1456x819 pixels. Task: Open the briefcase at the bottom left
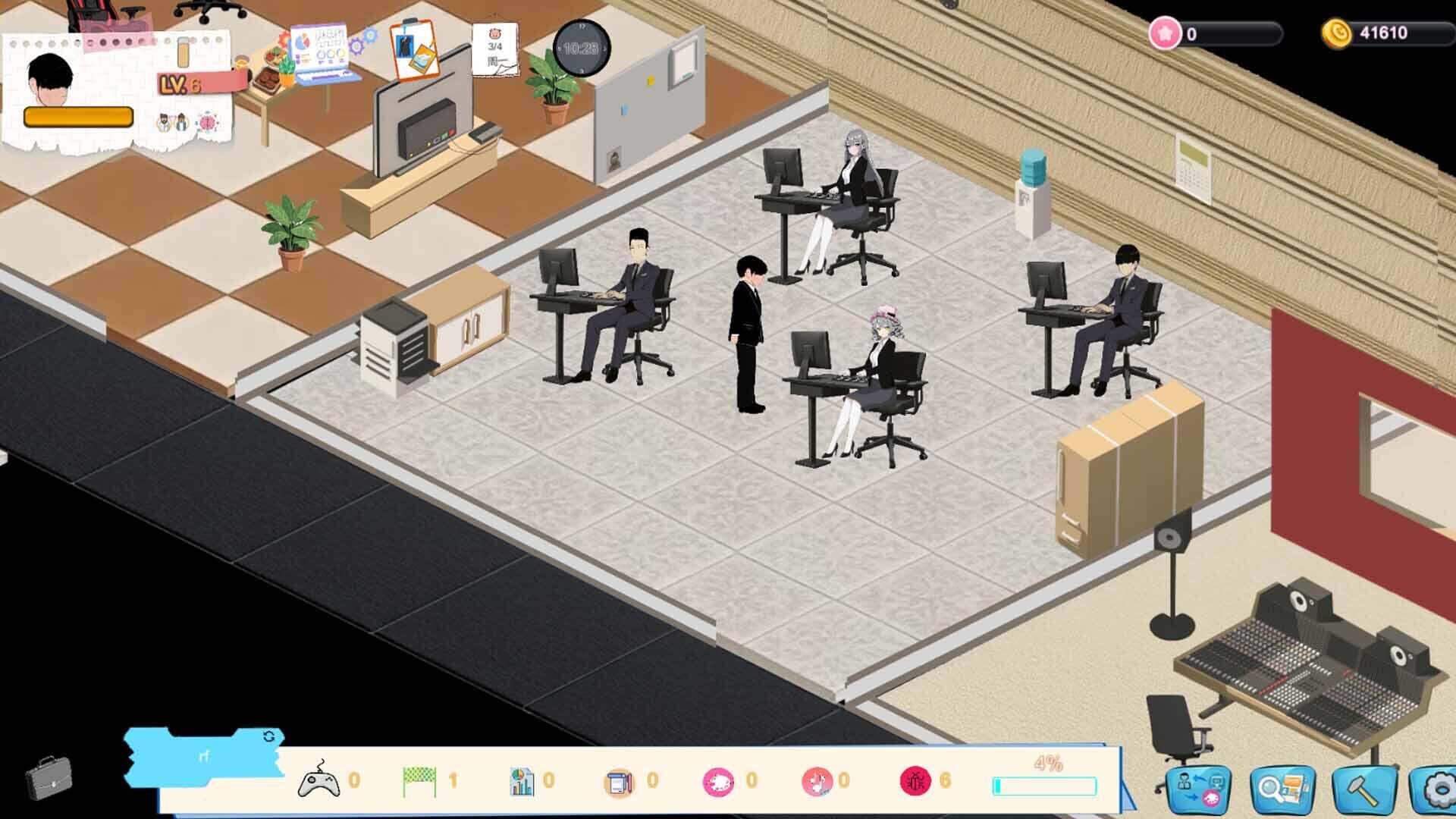(x=49, y=777)
